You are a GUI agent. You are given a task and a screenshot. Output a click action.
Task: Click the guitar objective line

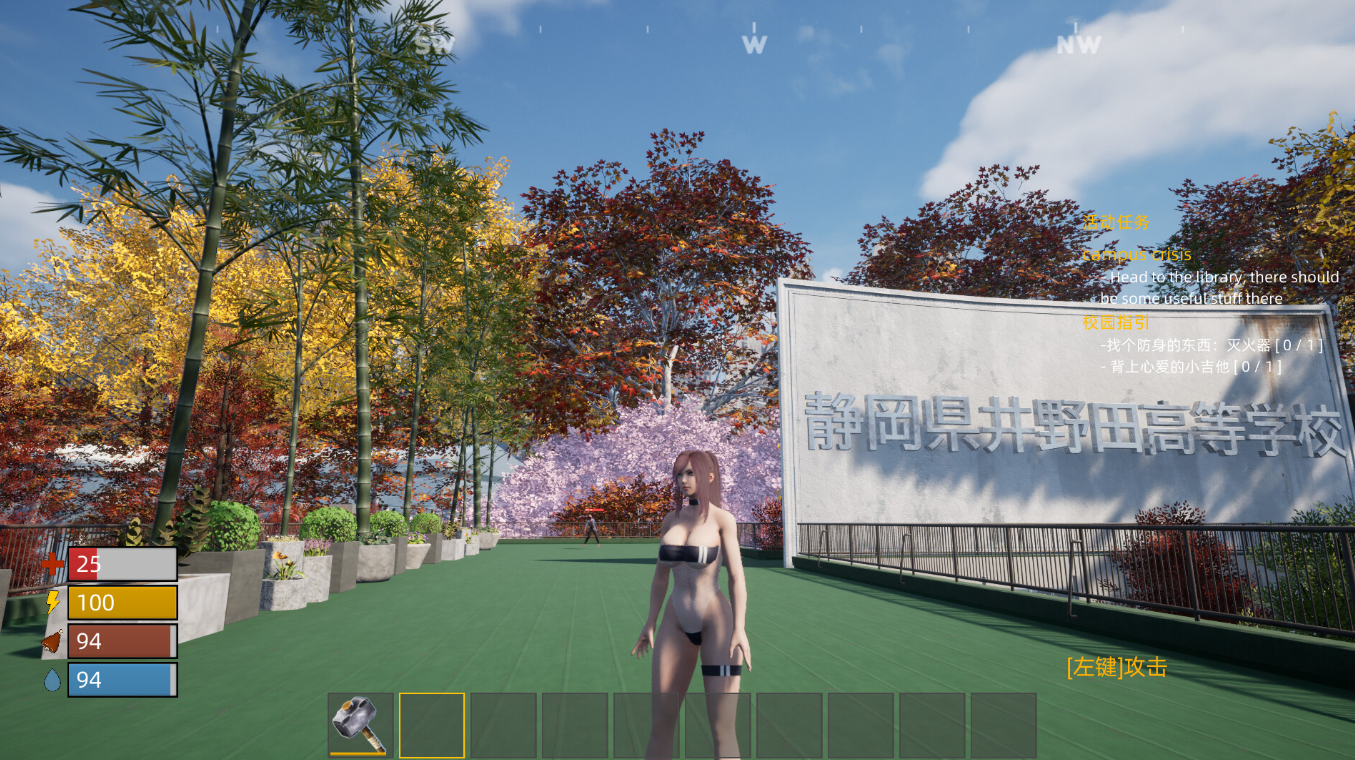coord(1190,367)
